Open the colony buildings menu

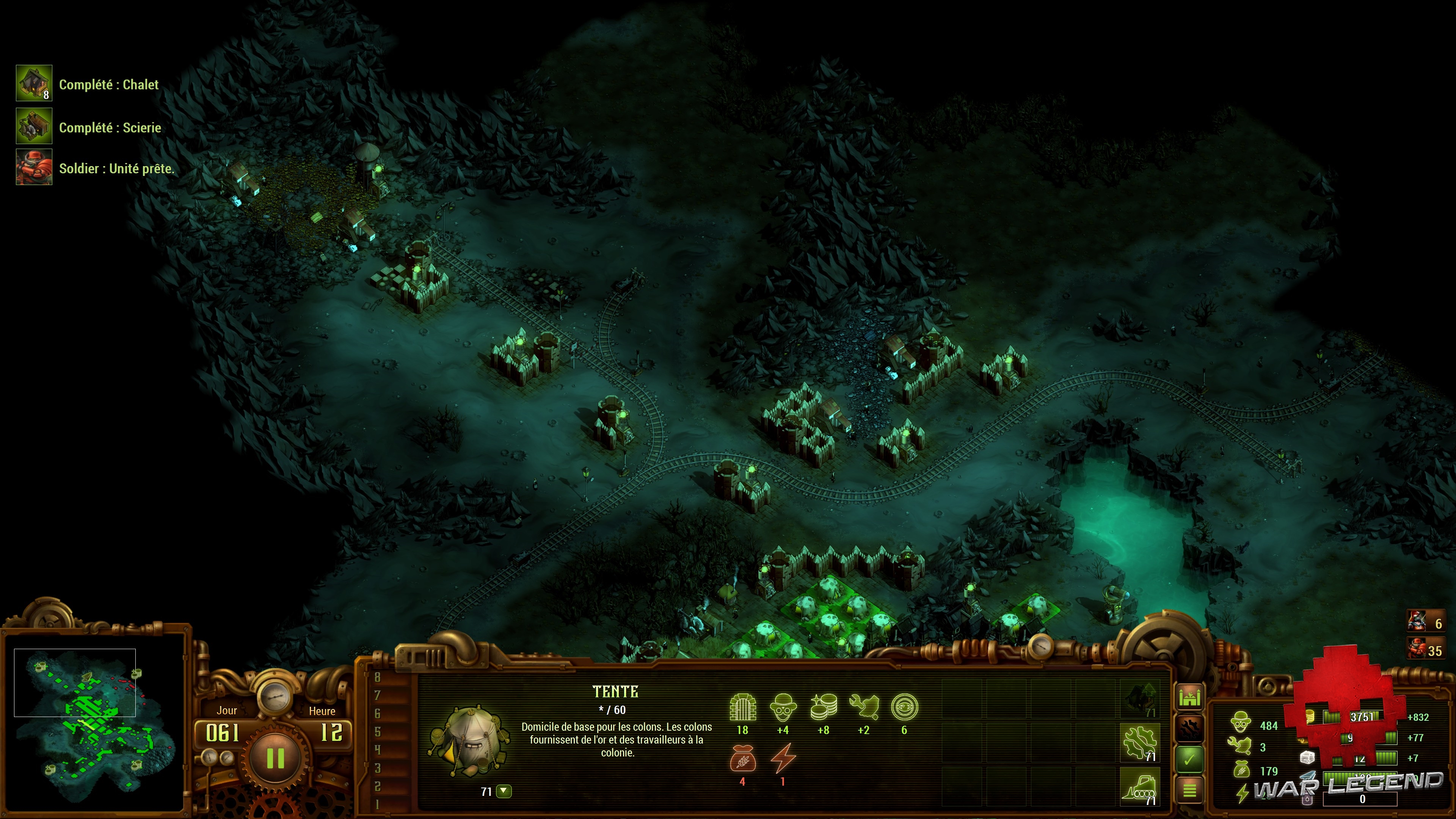click(x=1190, y=697)
